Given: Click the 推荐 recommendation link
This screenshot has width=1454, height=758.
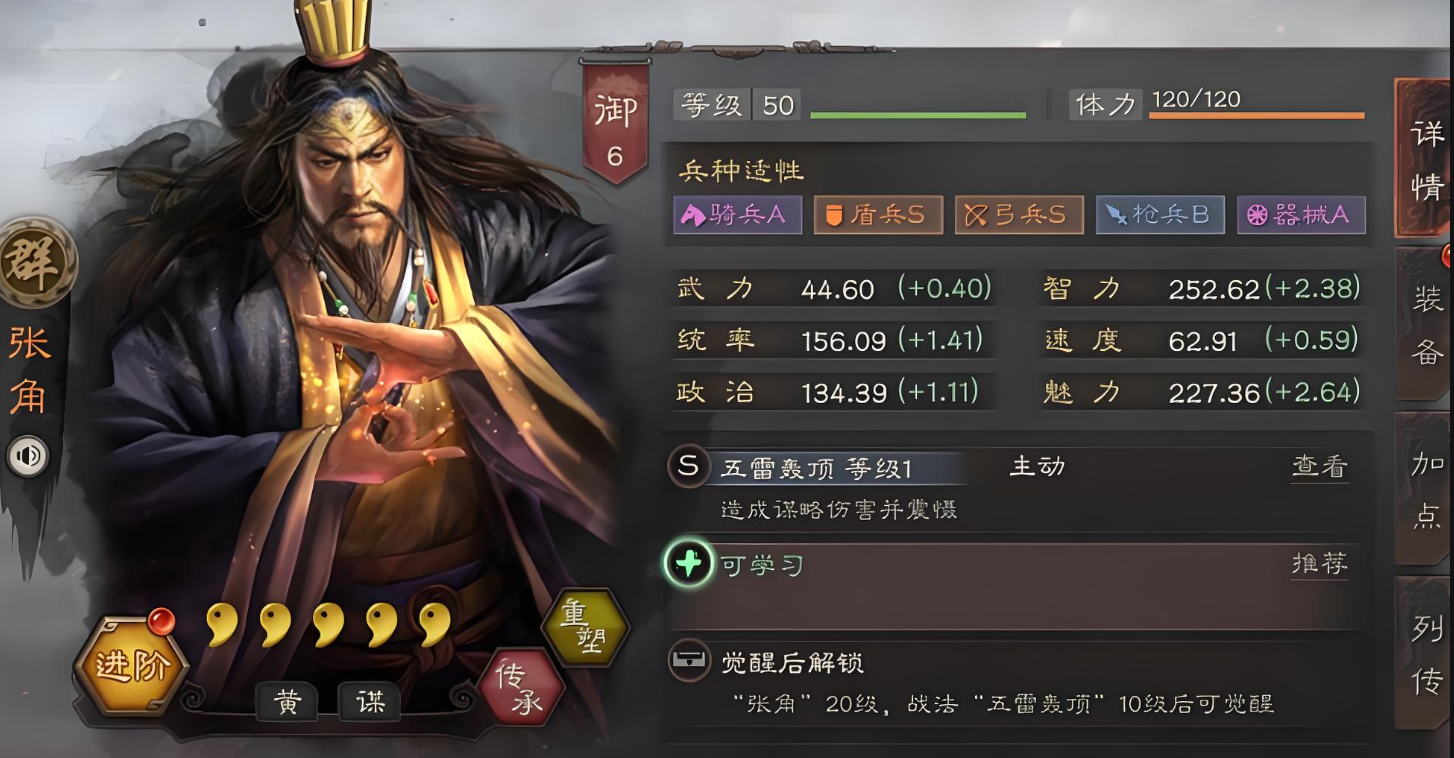Looking at the screenshot, I should [1319, 563].
